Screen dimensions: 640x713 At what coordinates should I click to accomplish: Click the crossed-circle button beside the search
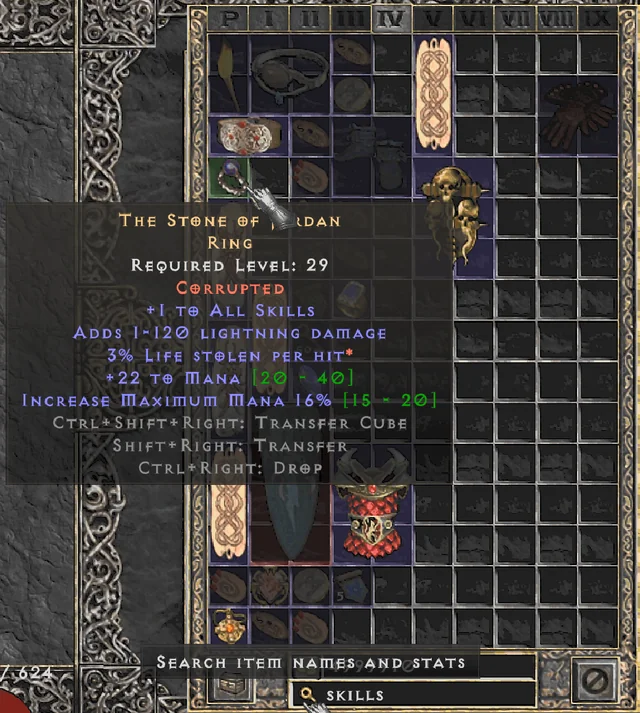pyautogui.click(x=591, y=682)
